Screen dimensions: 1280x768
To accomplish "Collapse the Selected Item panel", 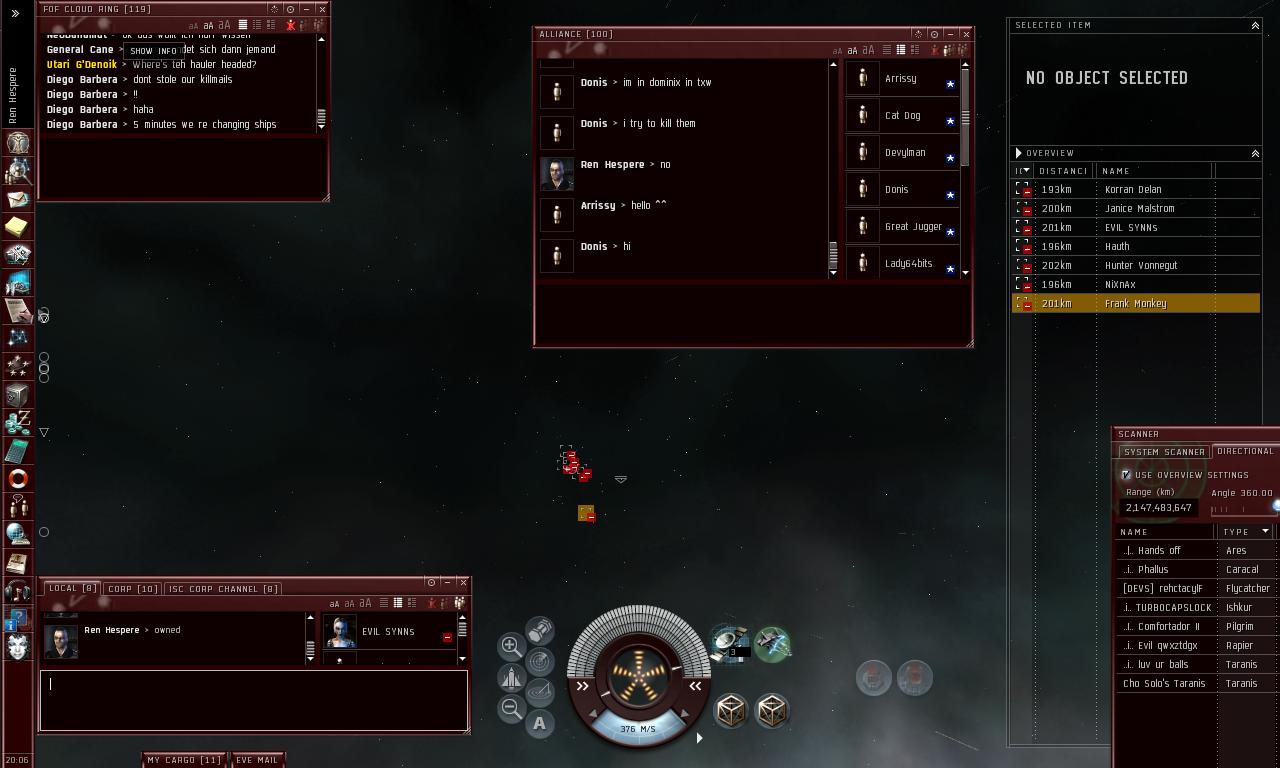I will coord(1255,25).
